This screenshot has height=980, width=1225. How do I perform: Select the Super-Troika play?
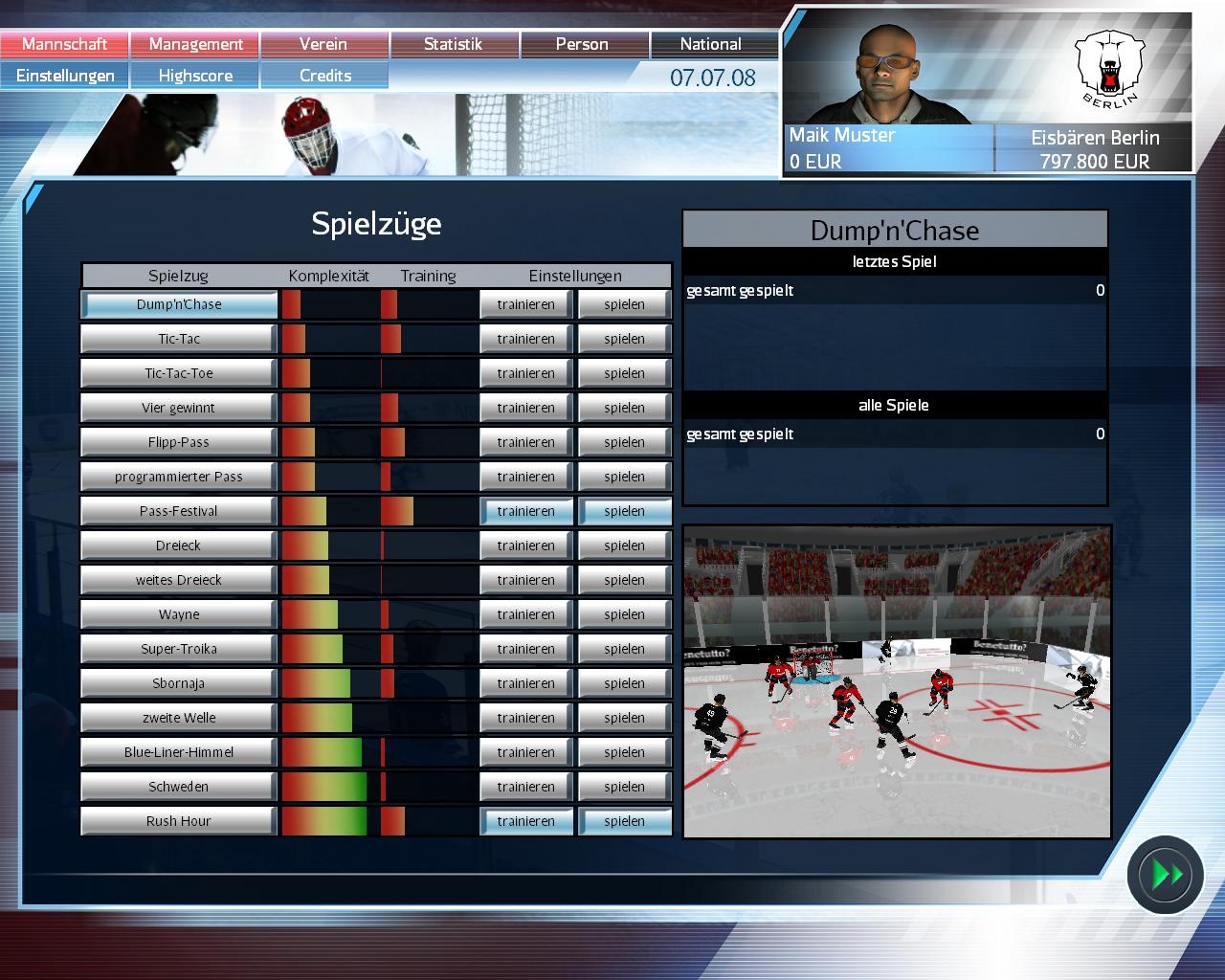pyautogui.click(x=179, y=649)
